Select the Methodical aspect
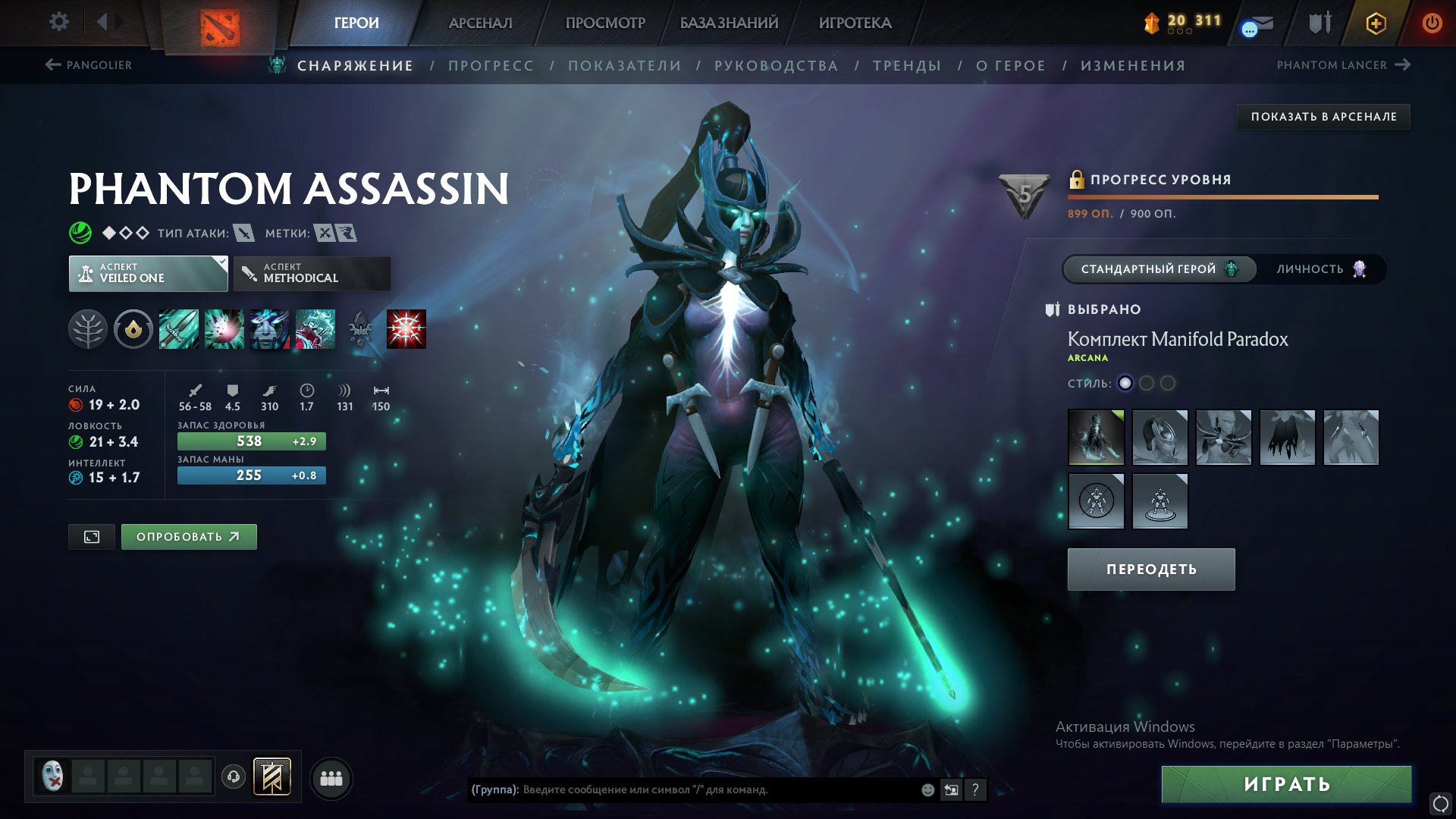This screenshot has height=819, width=1456. click(312, 273)
